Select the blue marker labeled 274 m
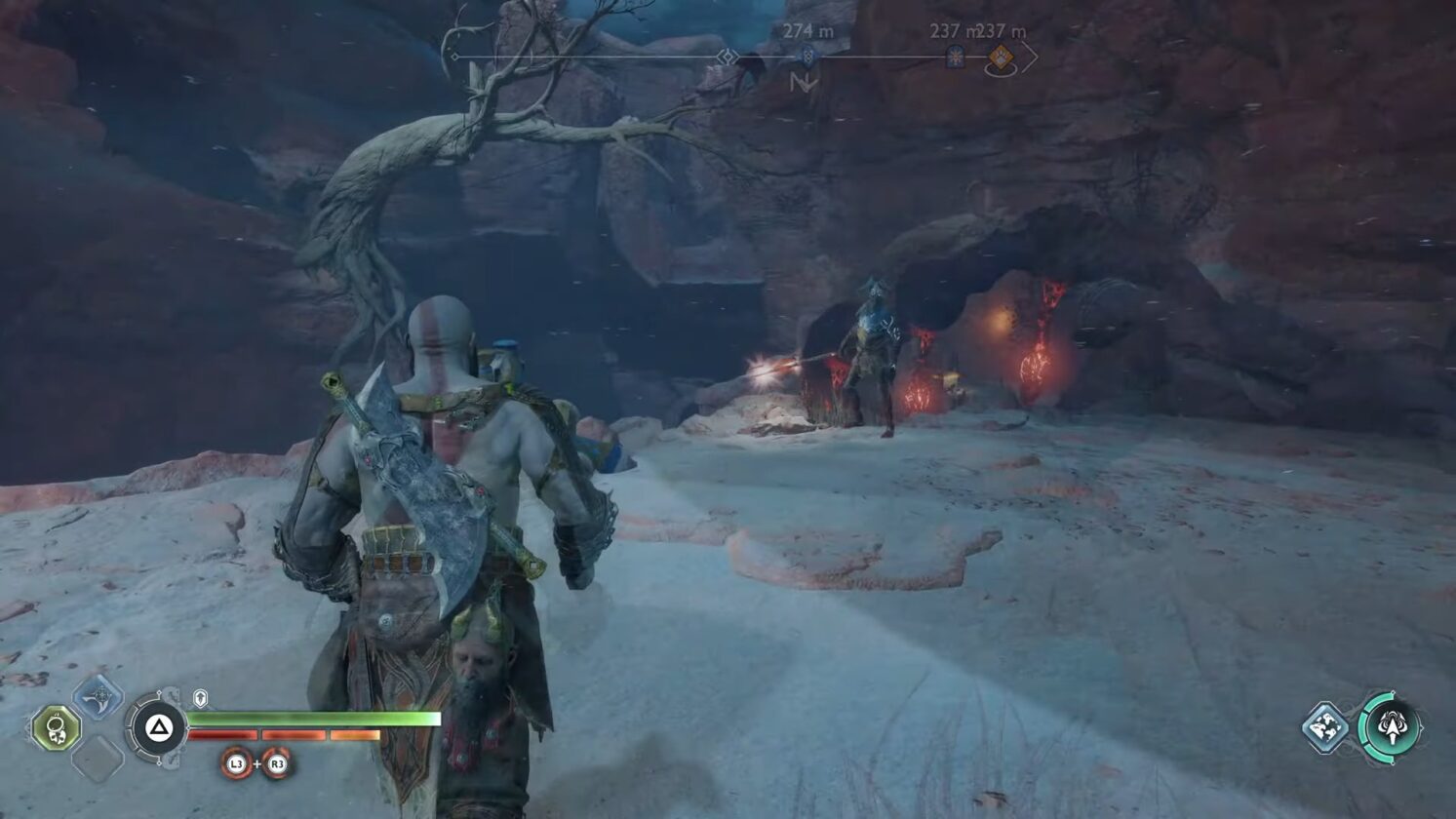 point(807,57)
